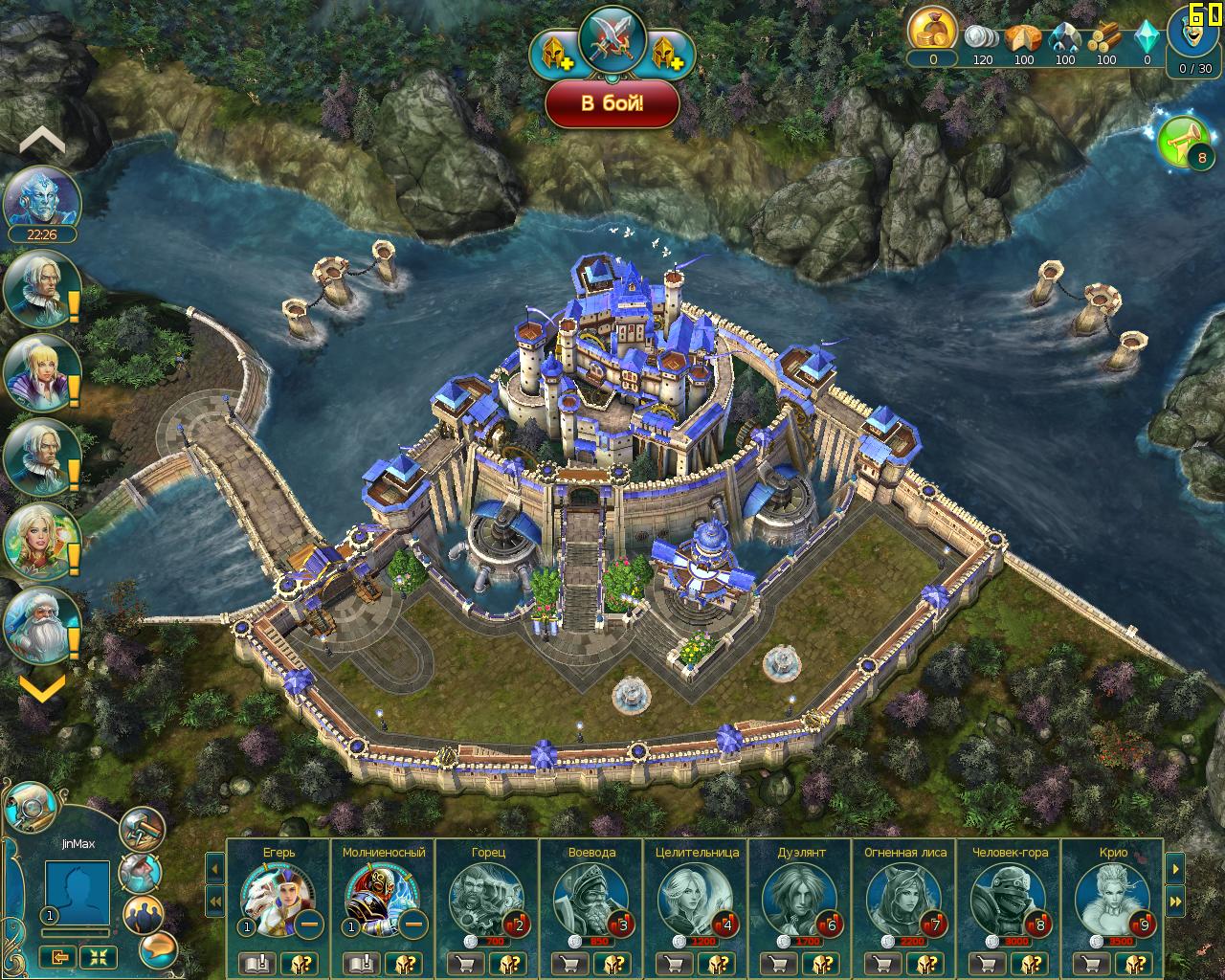Image resolution: width=1225 pixels, height=980 pixels.
Task: Buy the Горец hero with the cart button
Action: [467, 964]
